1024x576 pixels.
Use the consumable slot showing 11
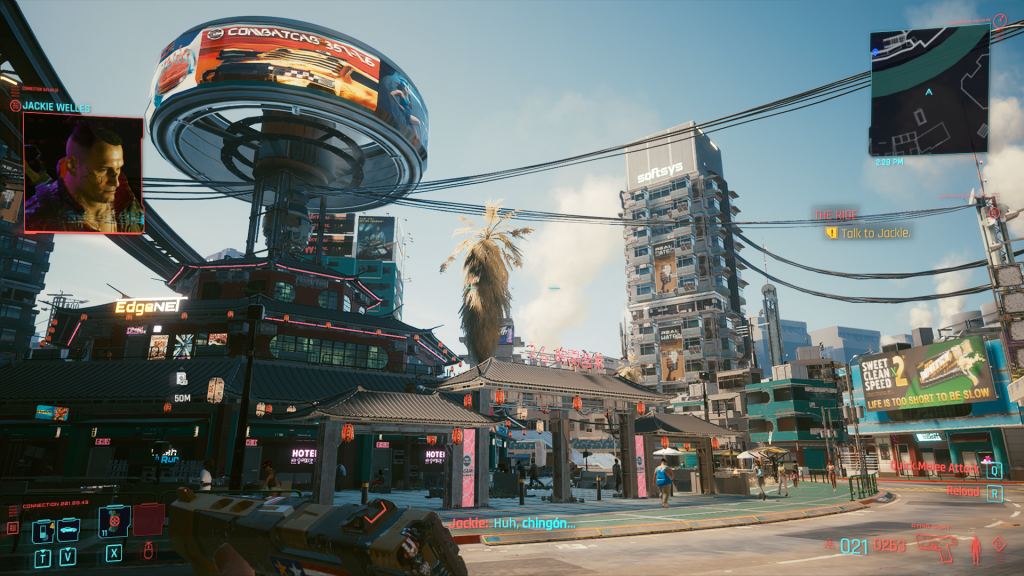pyautogui.click(x=115, y=521)
